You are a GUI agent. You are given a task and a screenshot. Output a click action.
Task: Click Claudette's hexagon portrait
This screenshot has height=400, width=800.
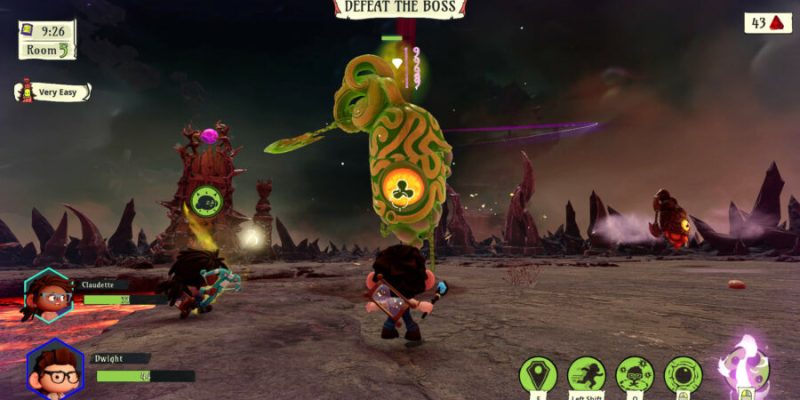click(x=48, y=295)
